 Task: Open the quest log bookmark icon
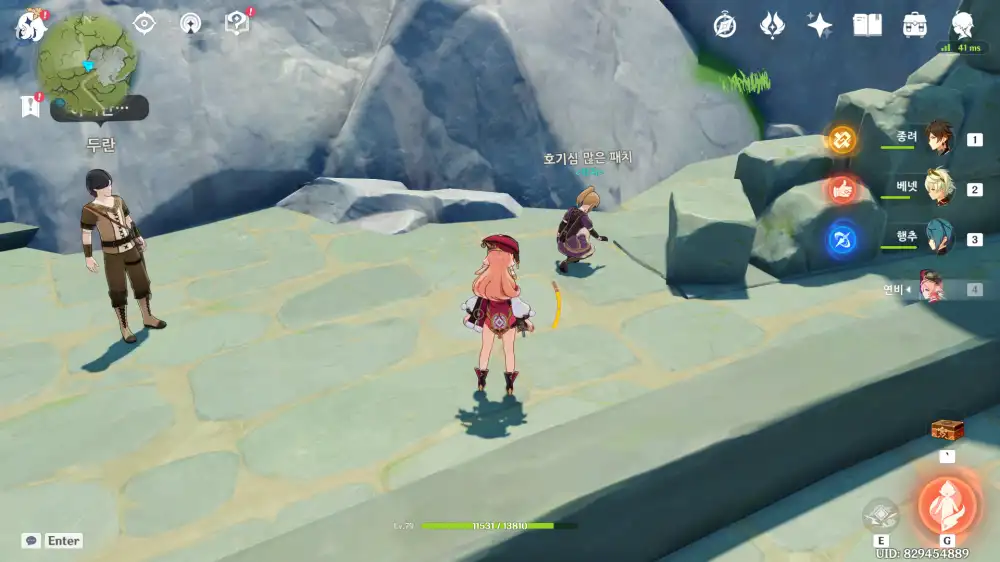point(29,105)
